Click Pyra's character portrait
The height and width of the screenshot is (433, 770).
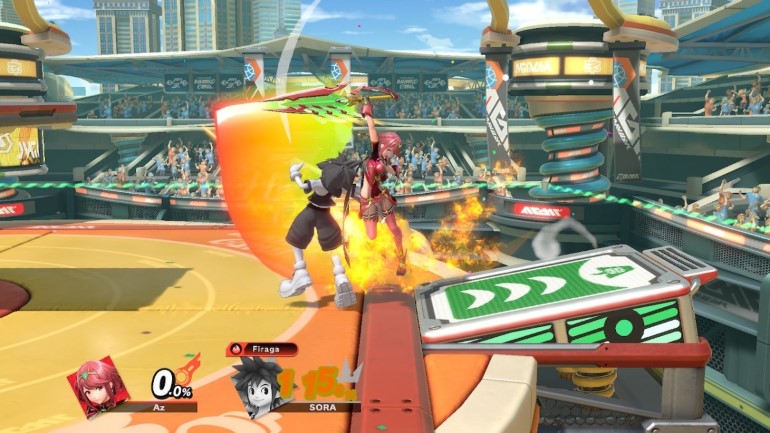tap(99, 386)
